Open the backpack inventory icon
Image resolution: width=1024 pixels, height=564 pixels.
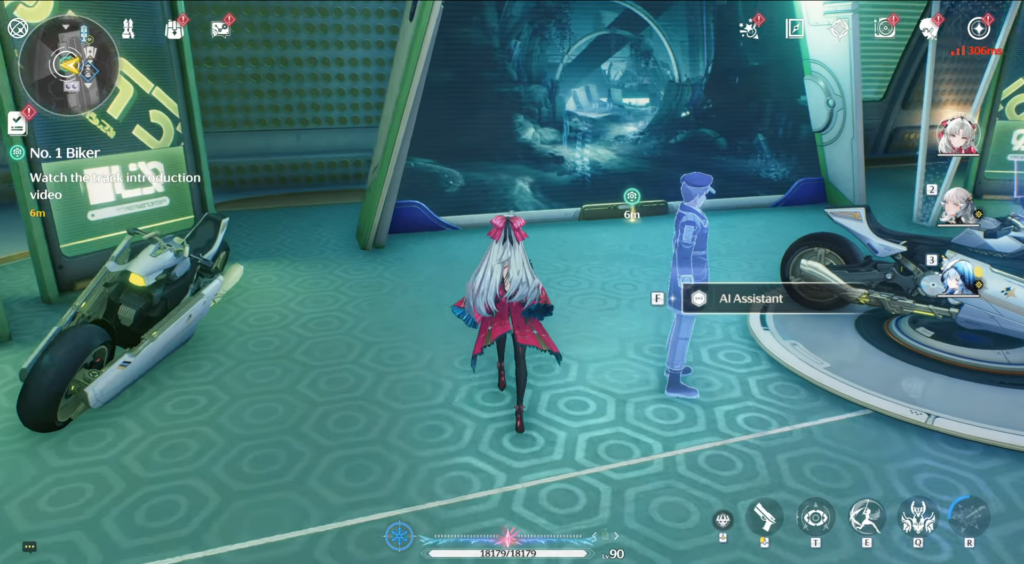click(175, 28)
